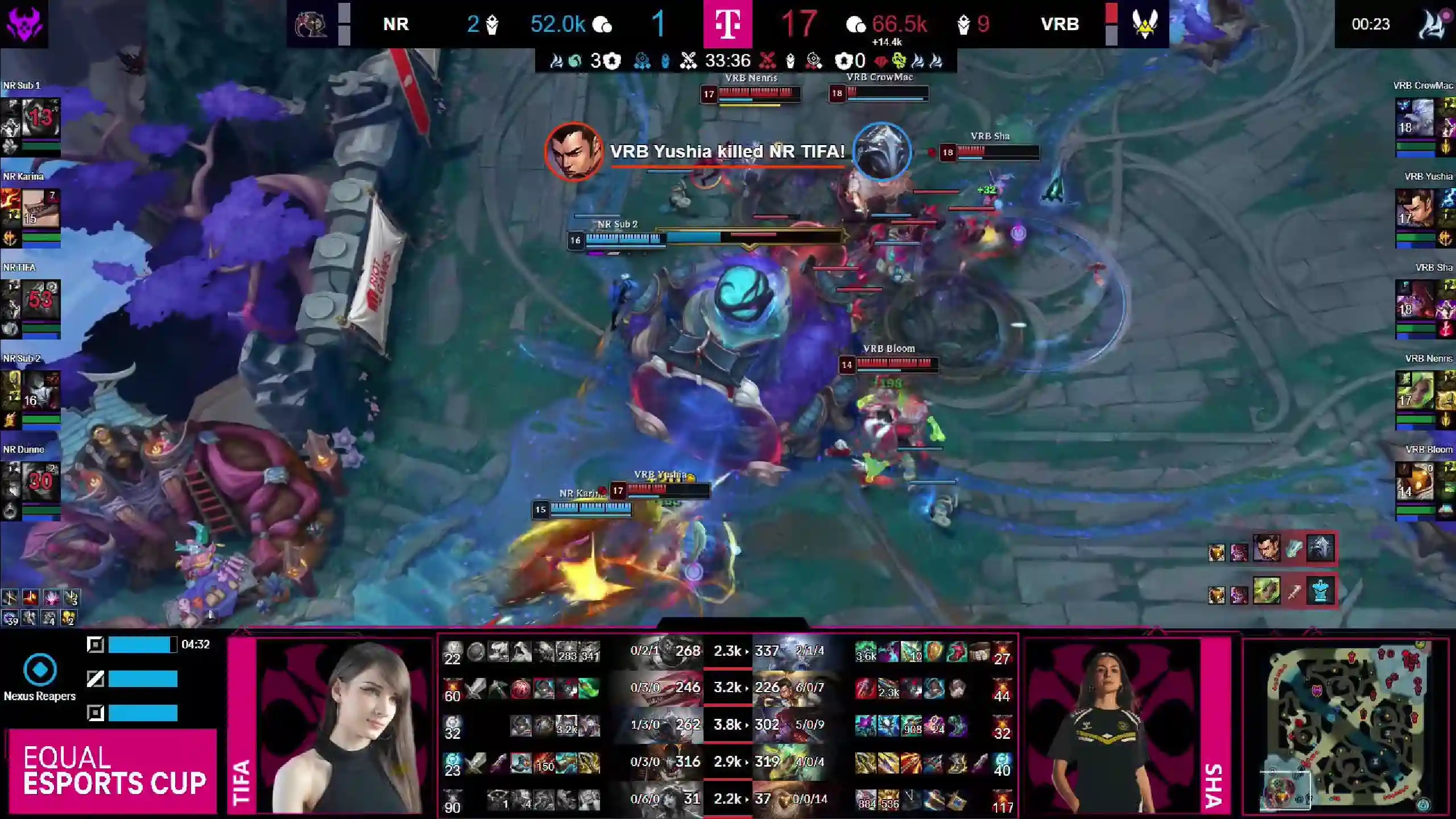Image resolution: width=1456 pixels, height=819 pixels.
Task: Click the VRB team logo in scoreboard
Action: tap(1145, 24)
